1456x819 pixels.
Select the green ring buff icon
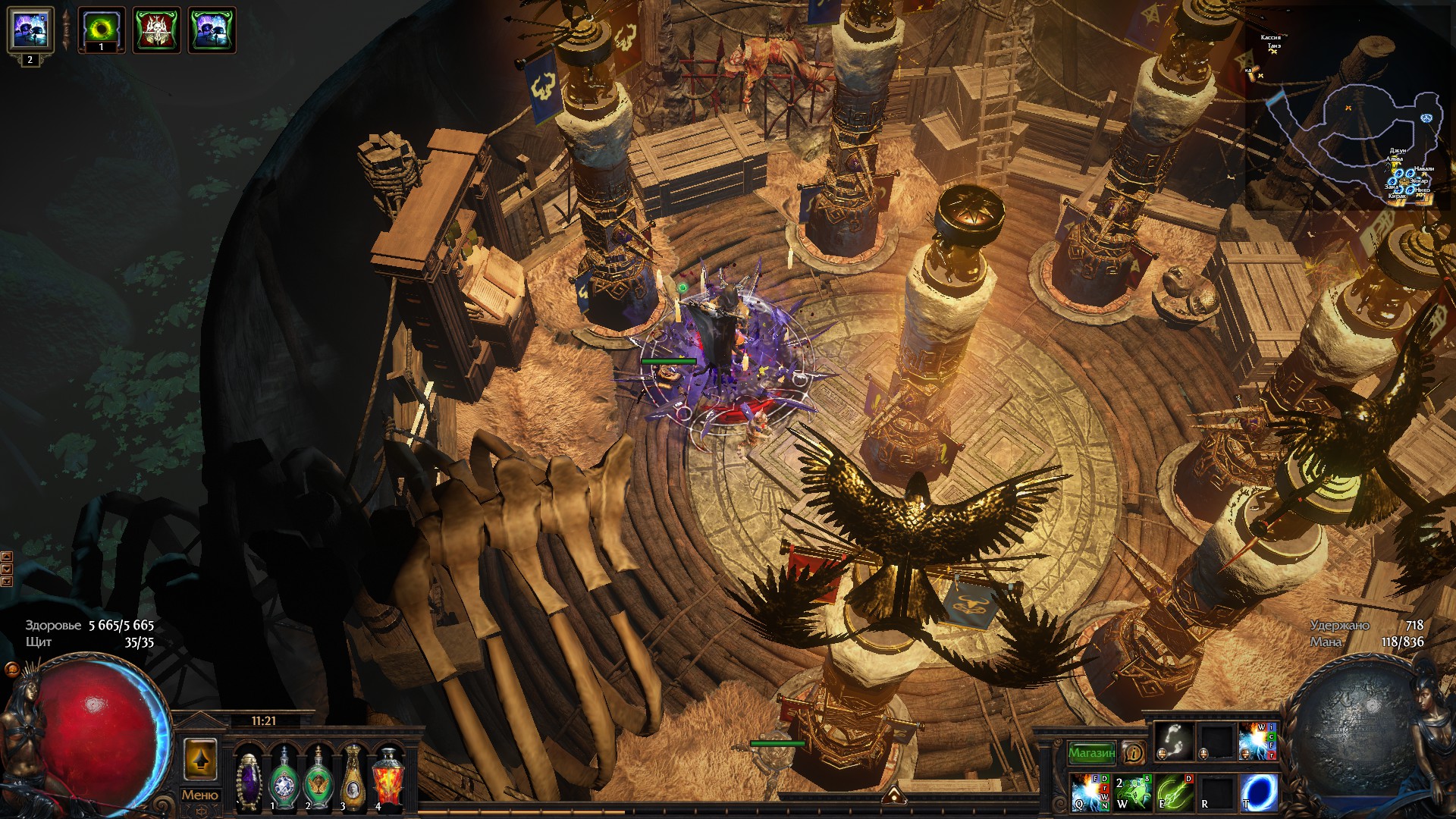(102, 30)
